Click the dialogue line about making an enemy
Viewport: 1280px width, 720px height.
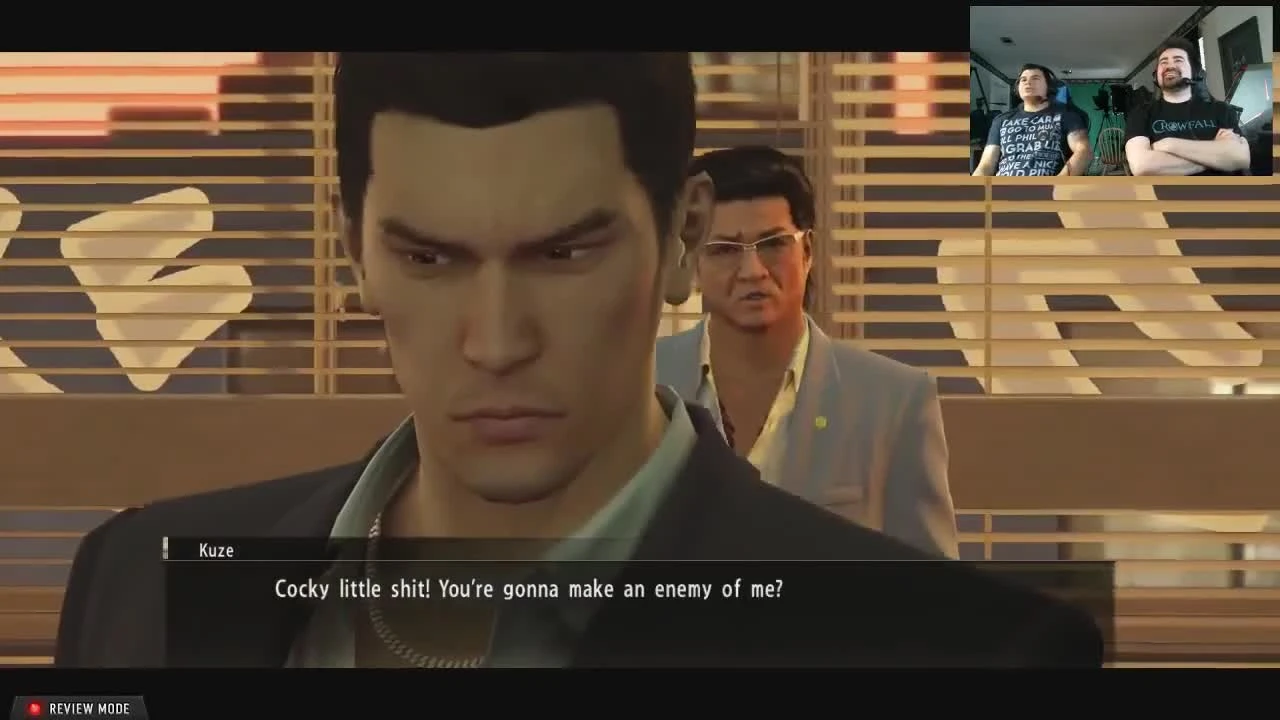point(530,589)
